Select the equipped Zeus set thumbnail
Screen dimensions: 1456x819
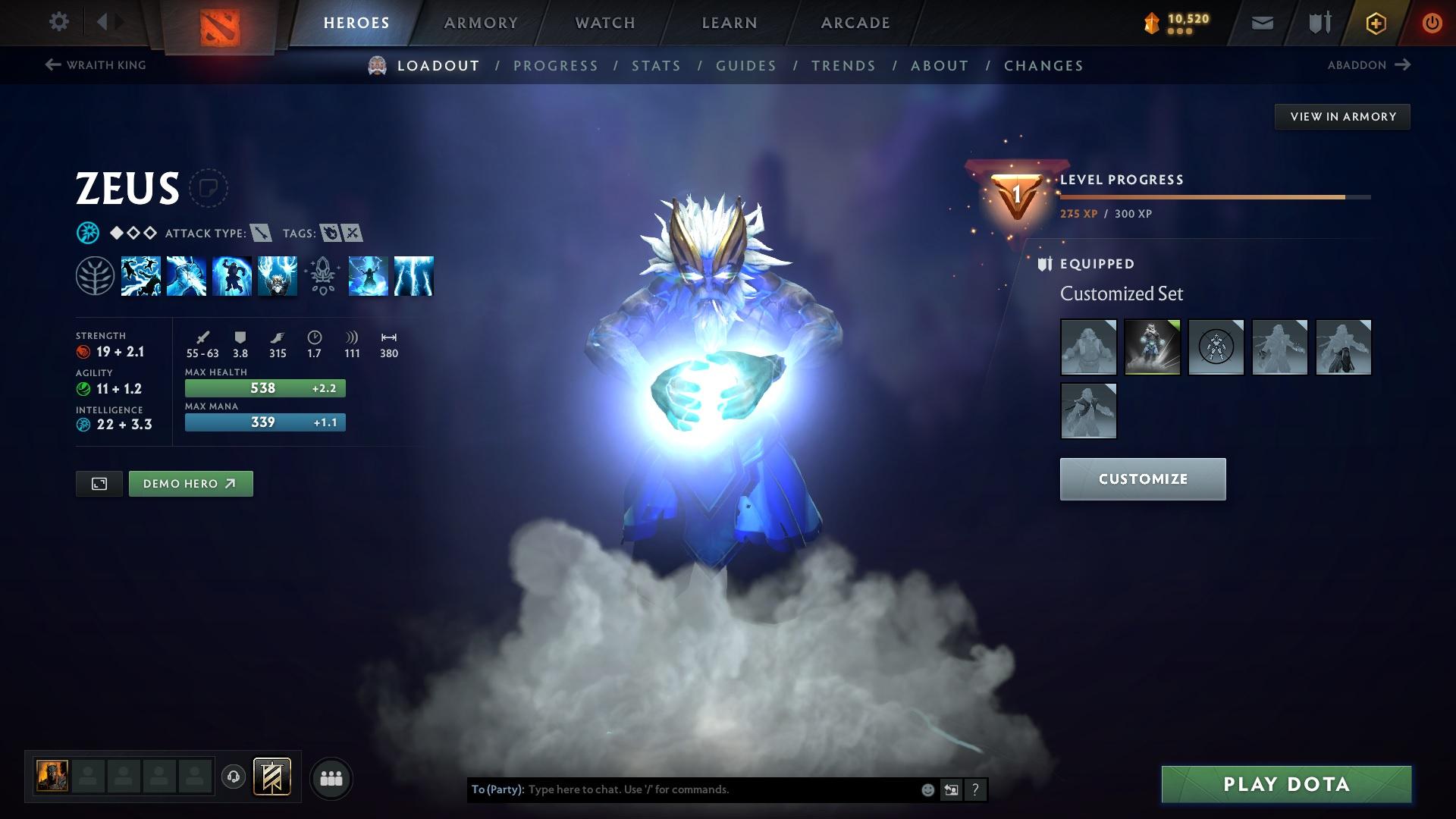[x=1152, y=347]
